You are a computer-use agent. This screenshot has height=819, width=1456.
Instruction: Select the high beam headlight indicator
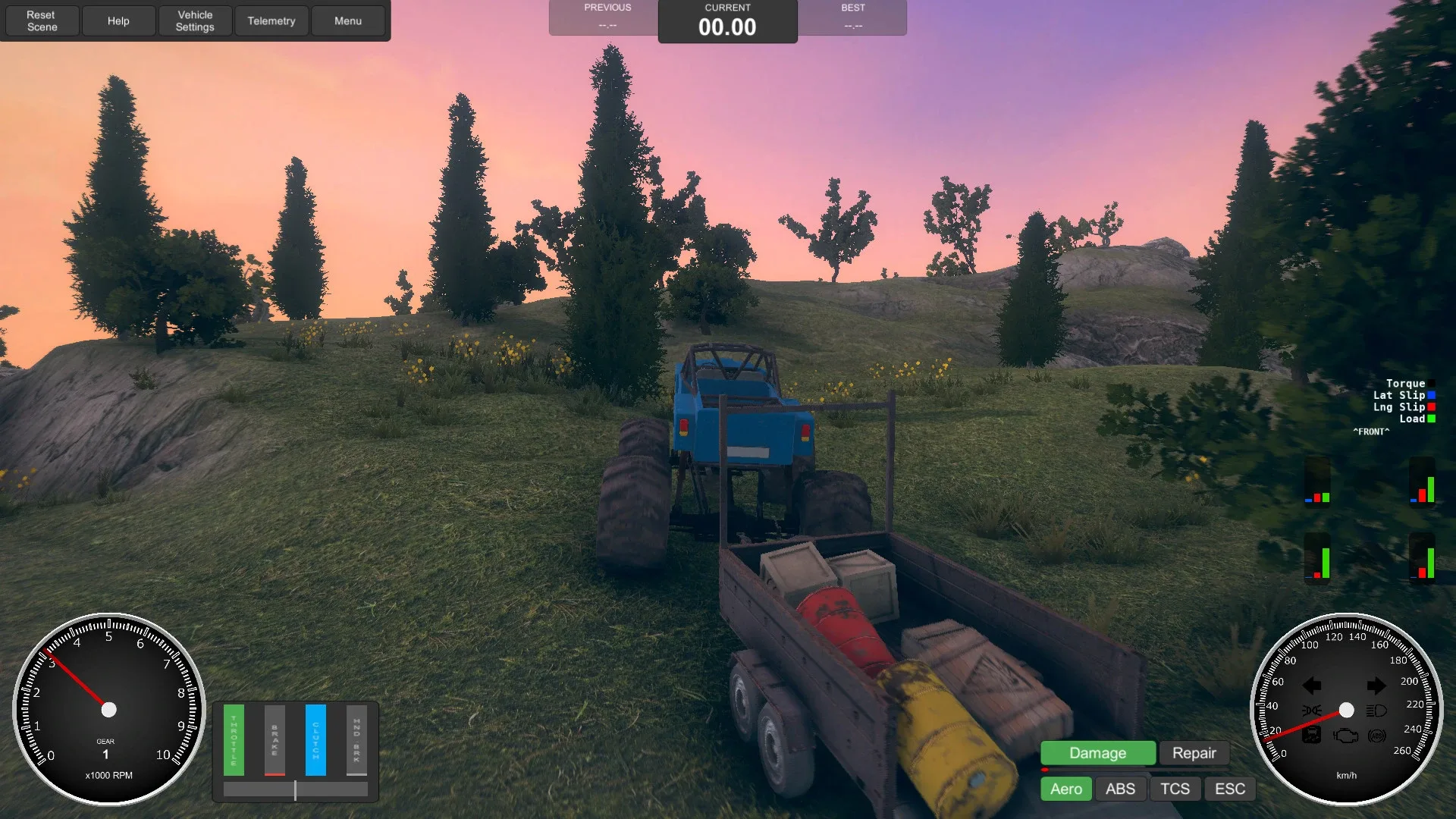(1376, 711)
